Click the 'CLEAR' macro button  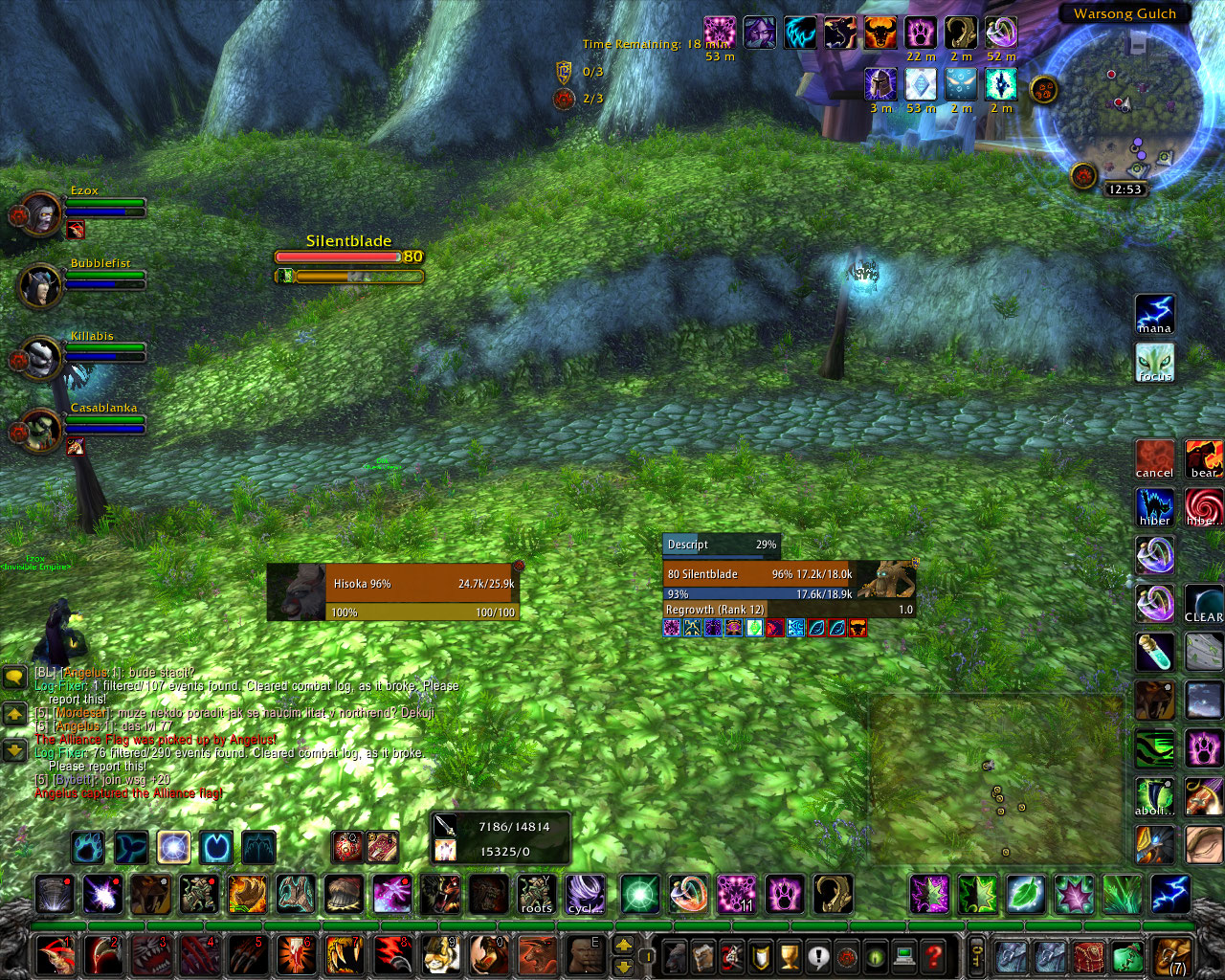[x=1203, y=604]
